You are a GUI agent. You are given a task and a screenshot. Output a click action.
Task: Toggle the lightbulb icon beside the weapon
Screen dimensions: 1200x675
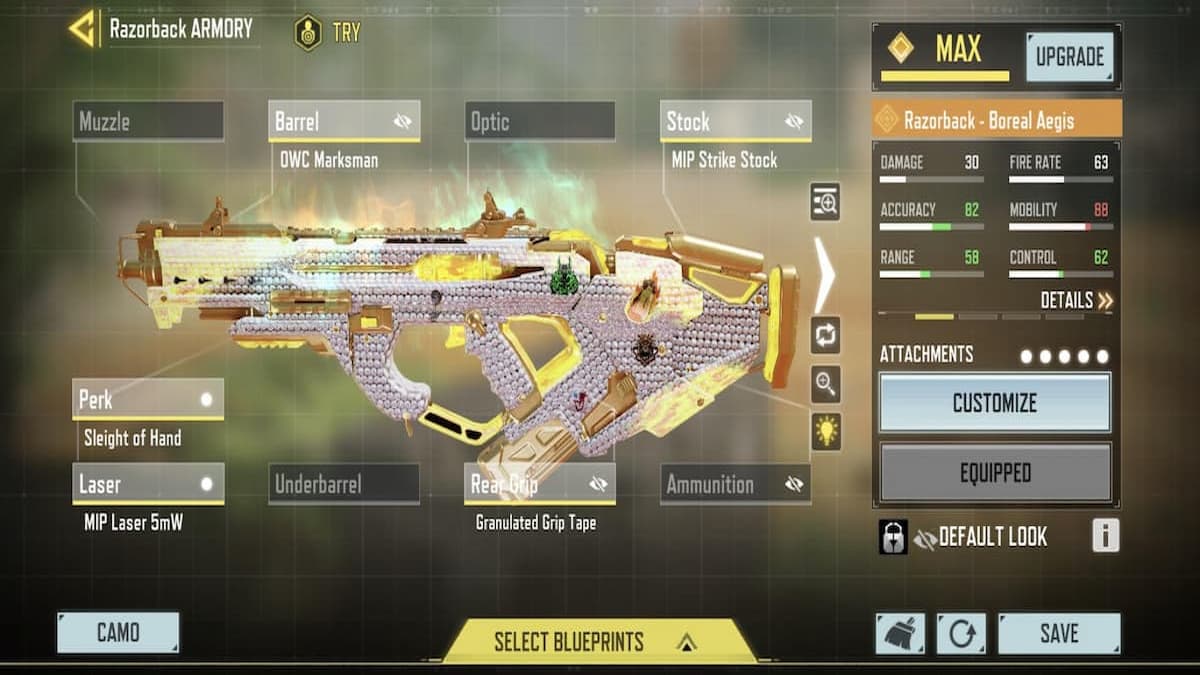pyautogui.click(x=826, y=432)
